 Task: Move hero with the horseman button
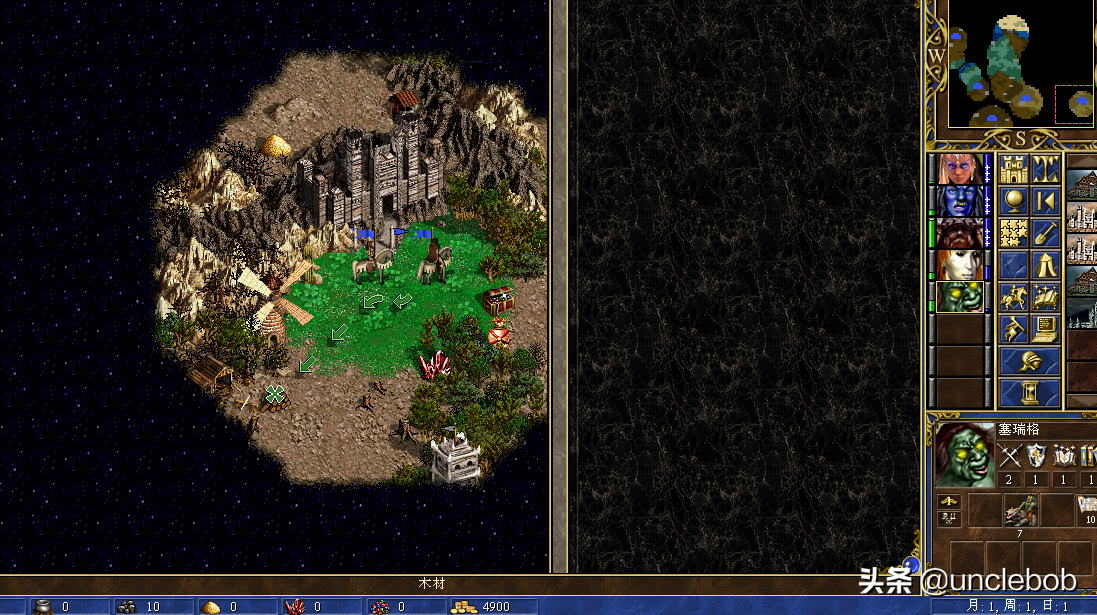1014,297
